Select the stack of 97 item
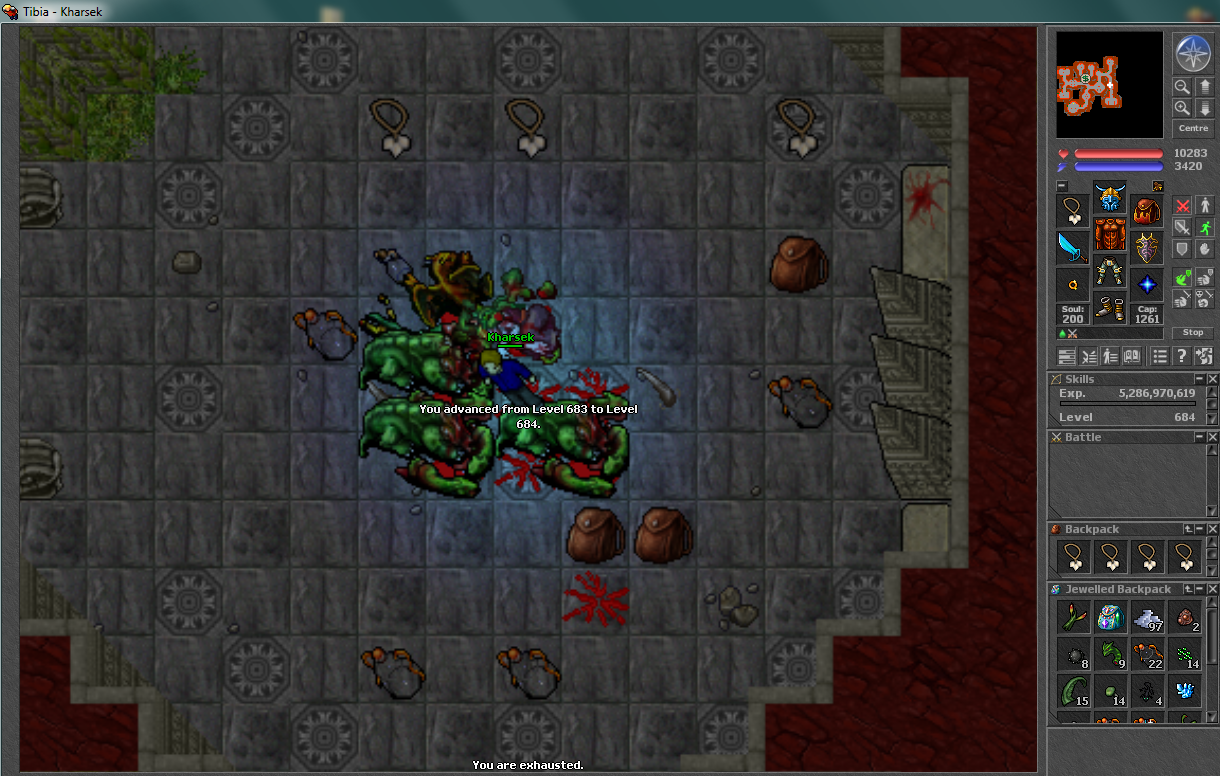This screenshot has width=1220, height=776. pyautogui.click(x=1147, y=617)
